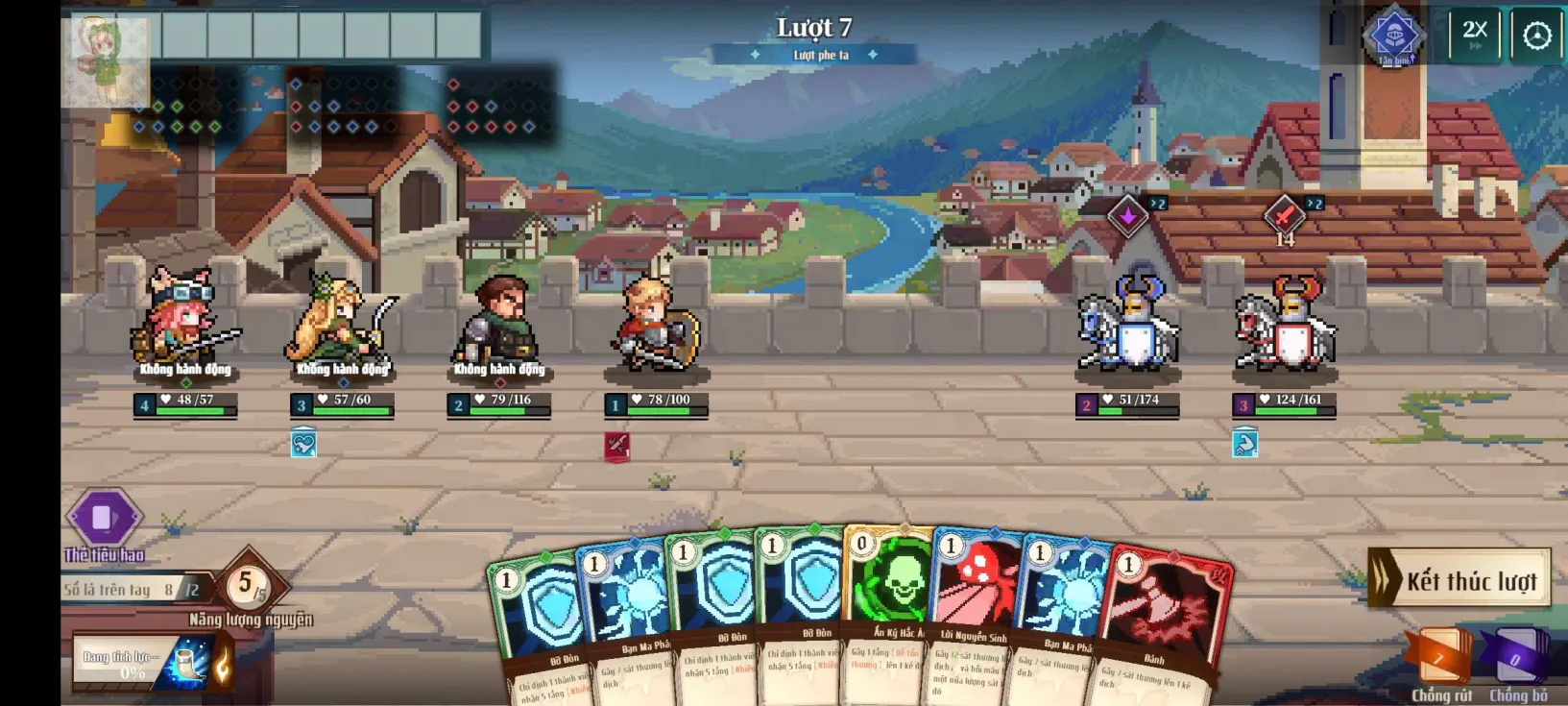Toggle the player avatar portrait top left

[x=105, y=54]
